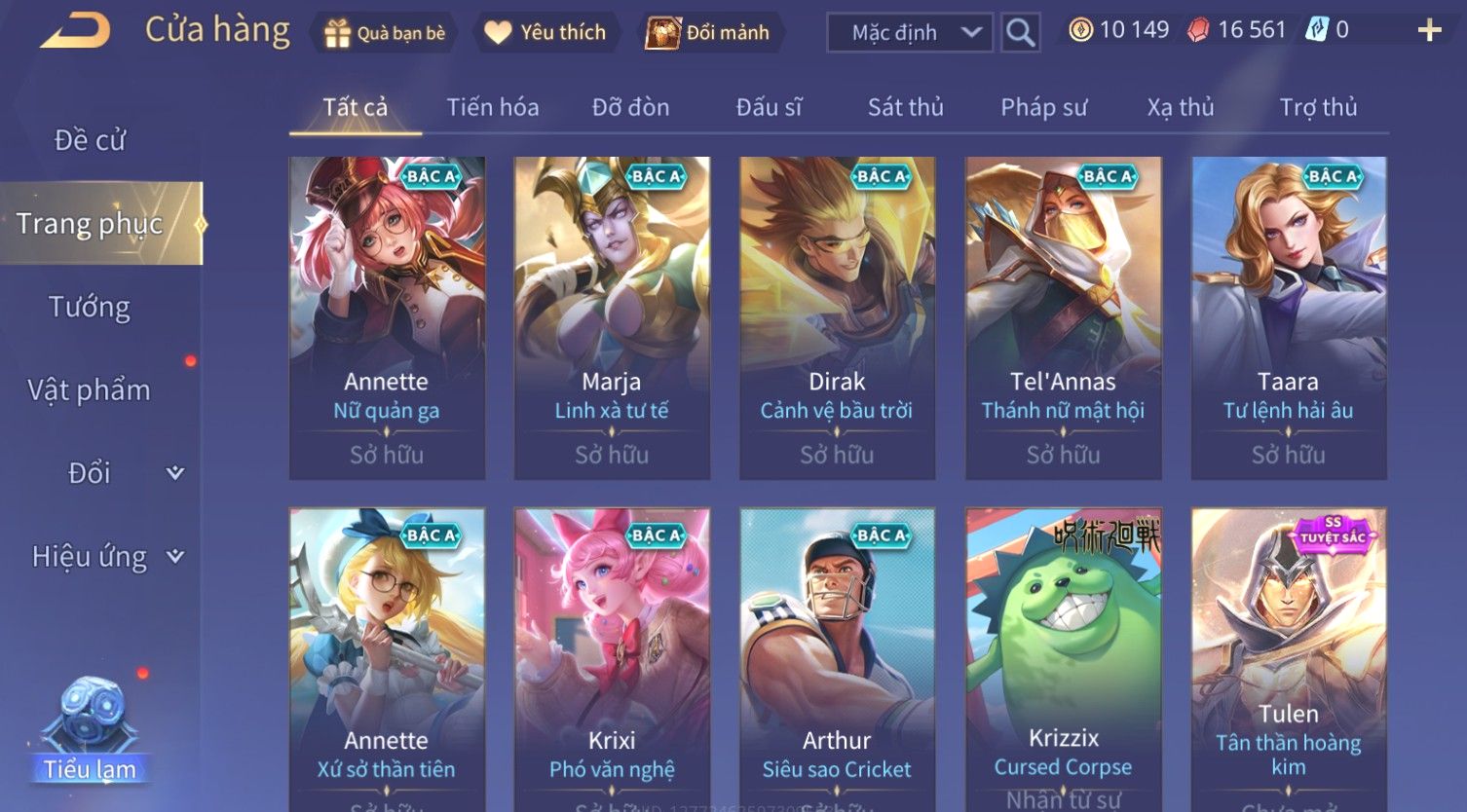
Task: Show Sát thủ assassin skins
Action: pyautogui.click(x=905, y=107)
